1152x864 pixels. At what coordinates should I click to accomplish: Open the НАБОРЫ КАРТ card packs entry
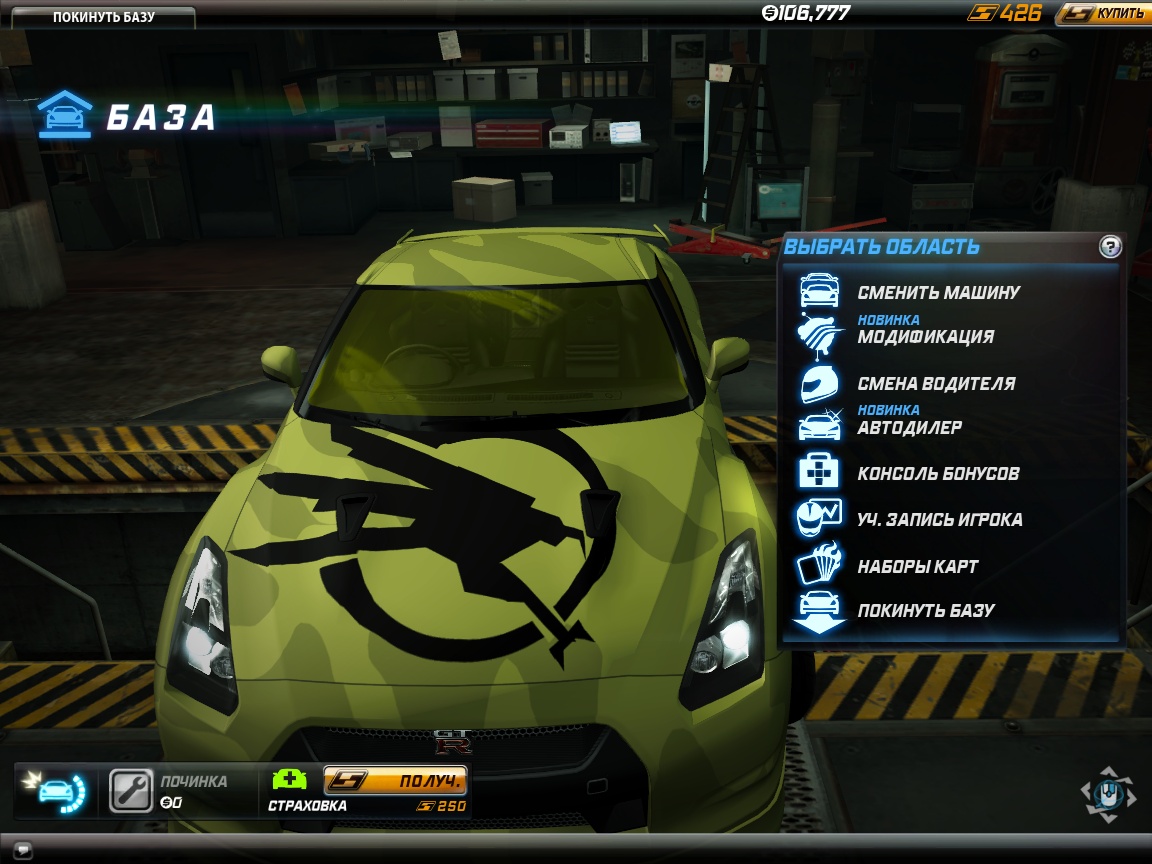coord(917,566)
